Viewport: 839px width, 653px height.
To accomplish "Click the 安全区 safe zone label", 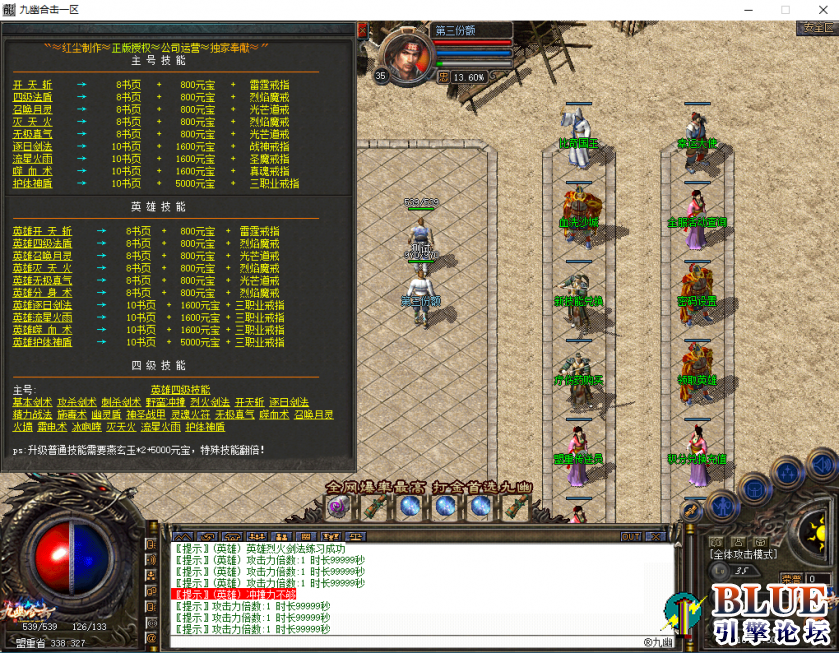I will point(818,28).
